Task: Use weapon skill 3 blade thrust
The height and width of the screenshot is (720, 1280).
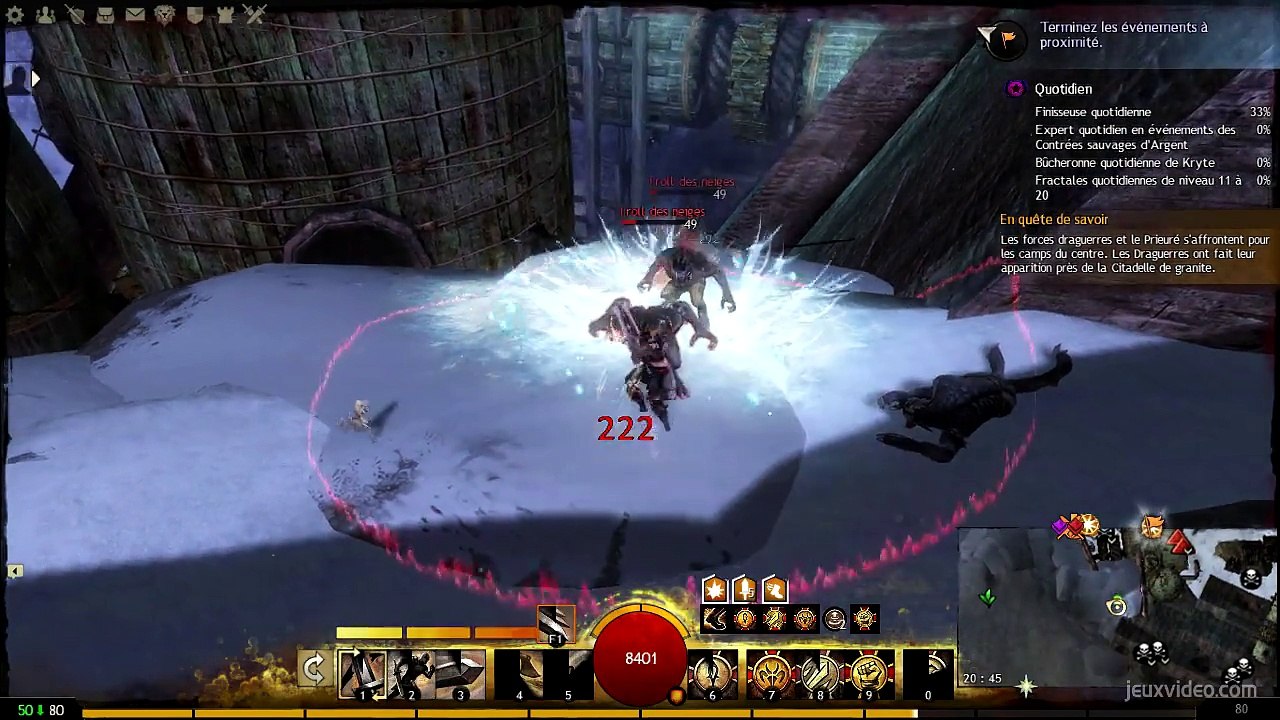Action: tap(460, 673)
